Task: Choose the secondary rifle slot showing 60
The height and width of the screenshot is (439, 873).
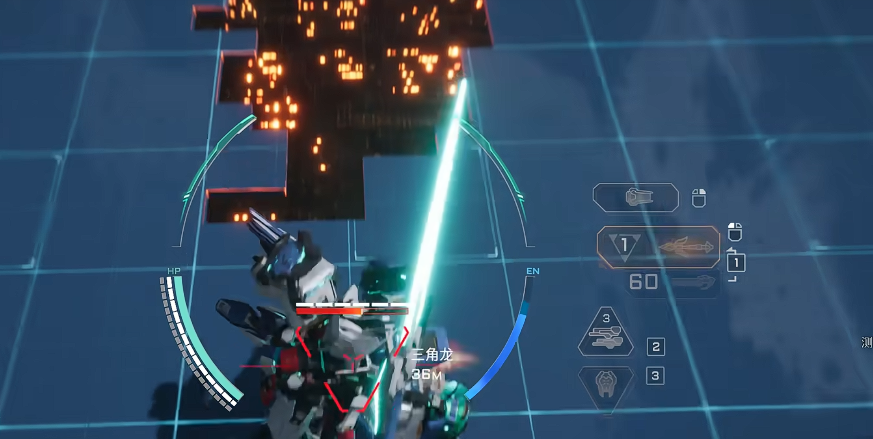Action: pos(672,282)
